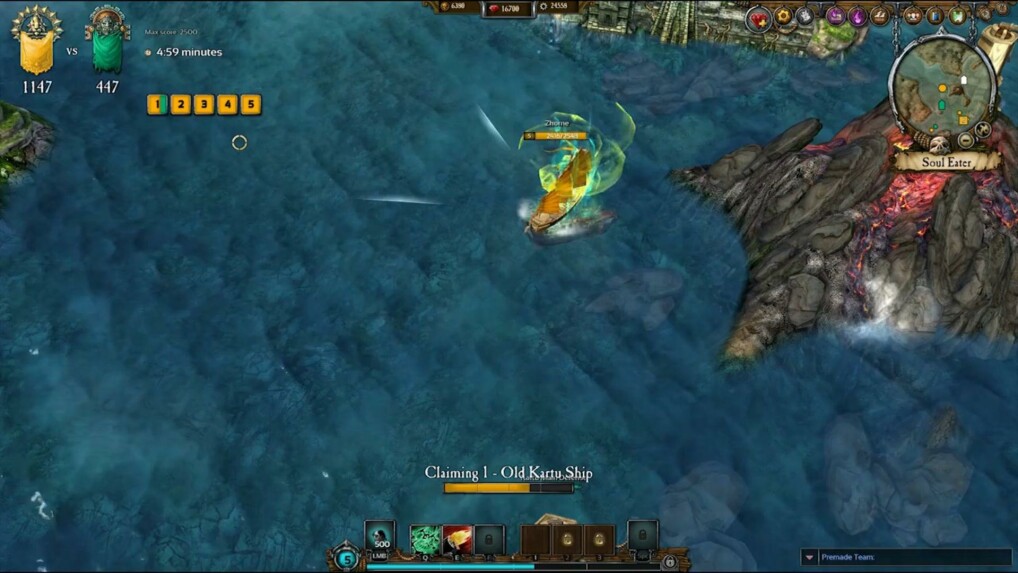Fire the 500-cost LMB cannon ability
Screen dimensions: 1018x573
coord(380,538)
